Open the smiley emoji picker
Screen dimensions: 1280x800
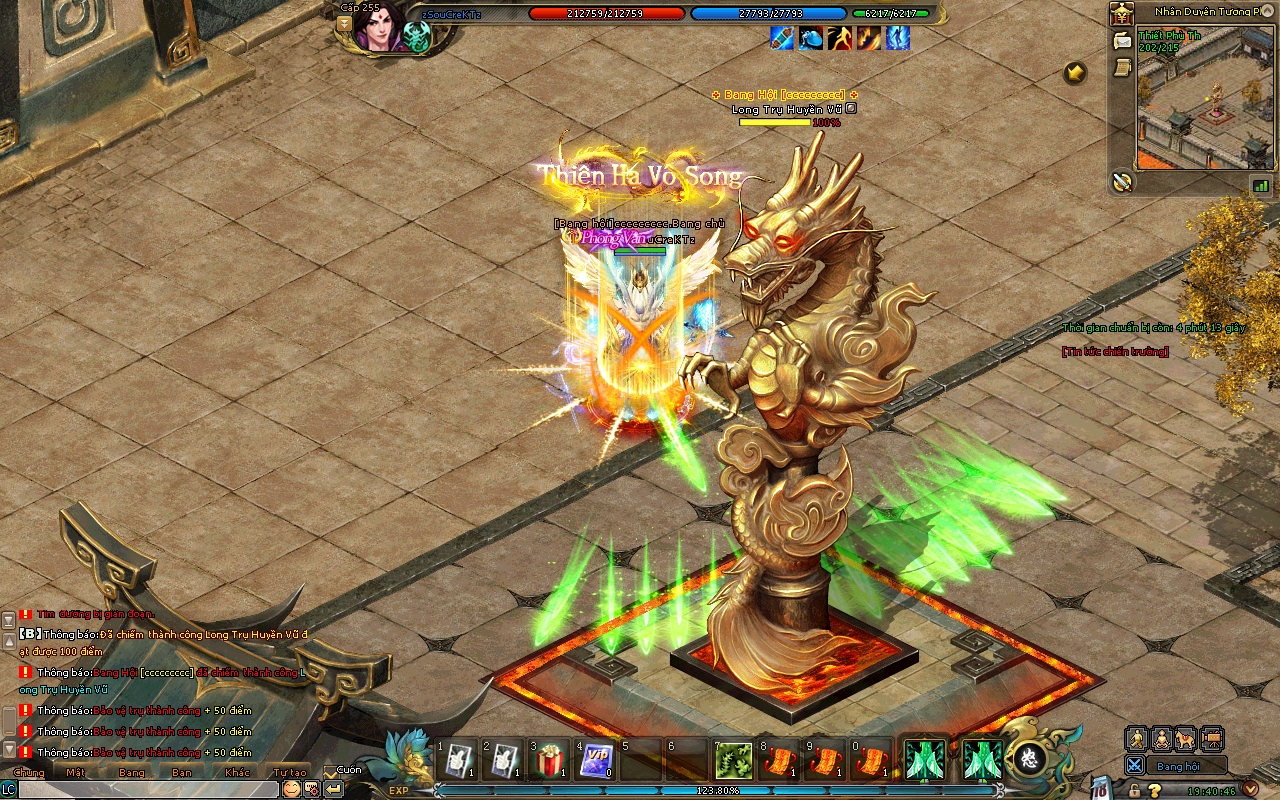click(x=291, y=789)
